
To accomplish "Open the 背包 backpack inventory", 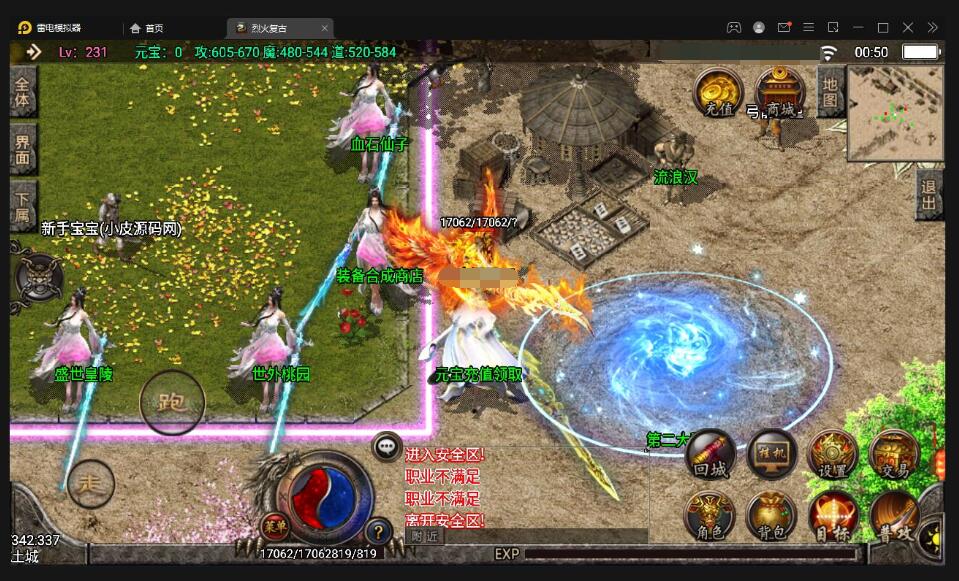I will point(771,517).
